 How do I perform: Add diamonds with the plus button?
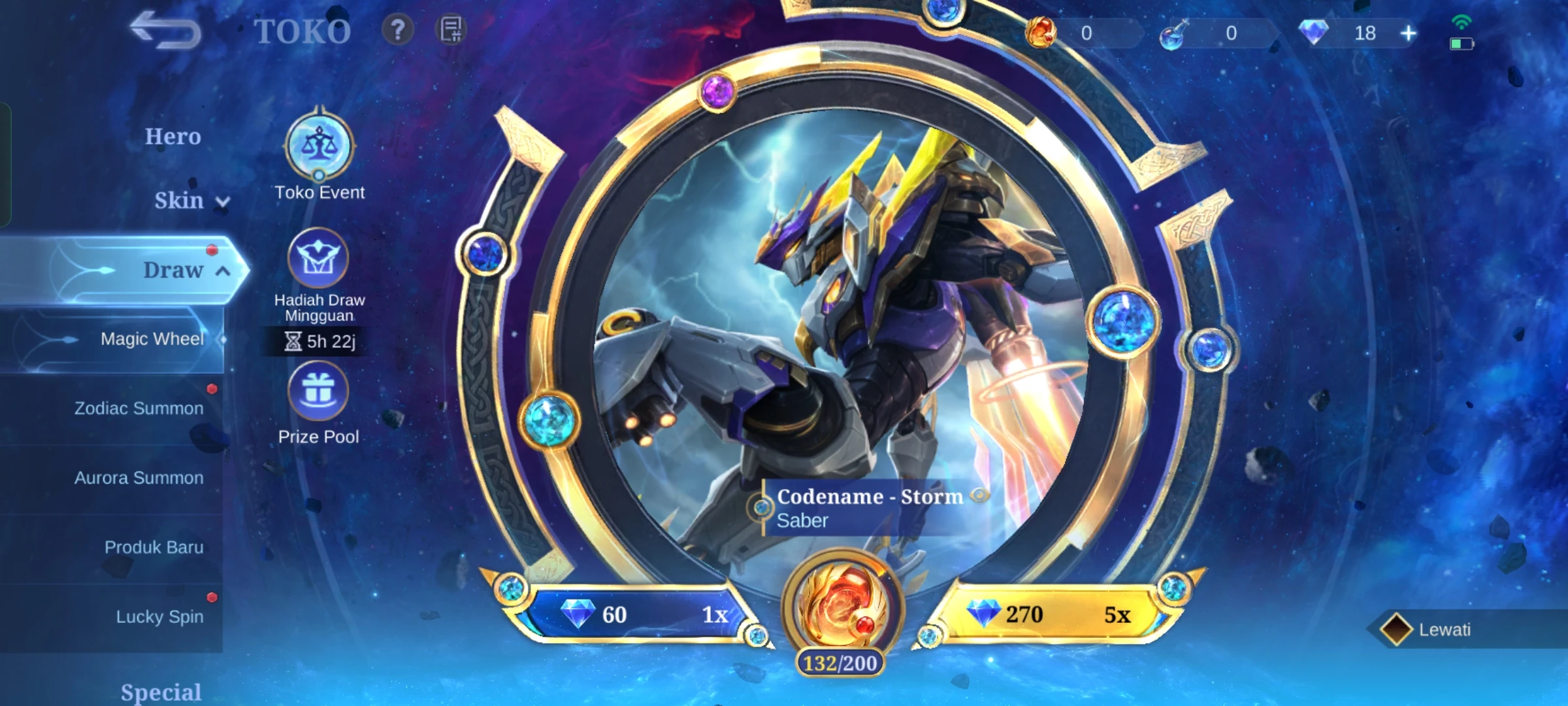[x=1409, y=33]
